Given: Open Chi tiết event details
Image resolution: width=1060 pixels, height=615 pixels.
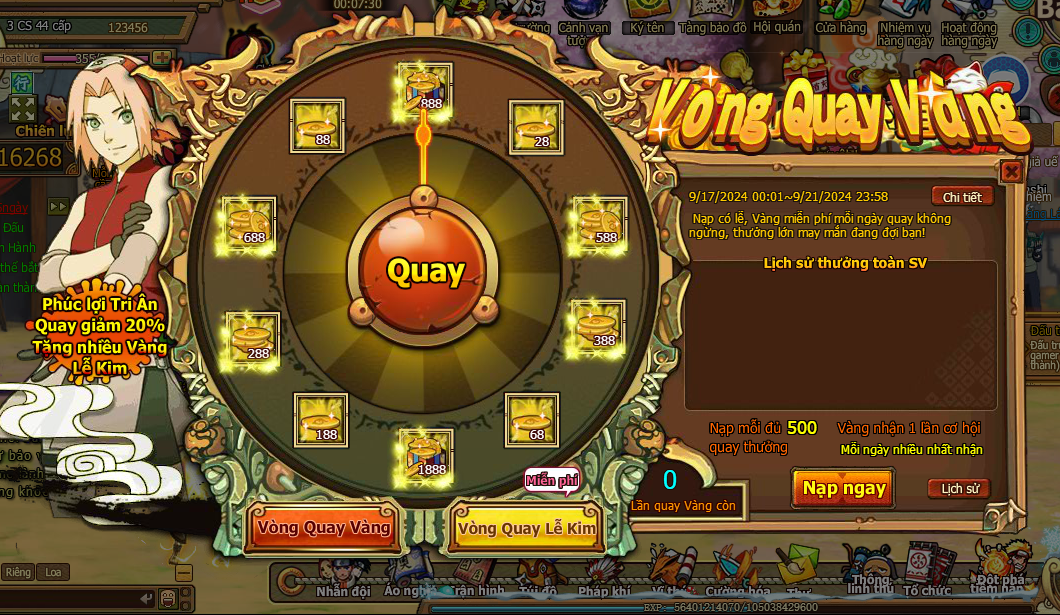Looking at the screenshot, I should (x=962, y=197).
